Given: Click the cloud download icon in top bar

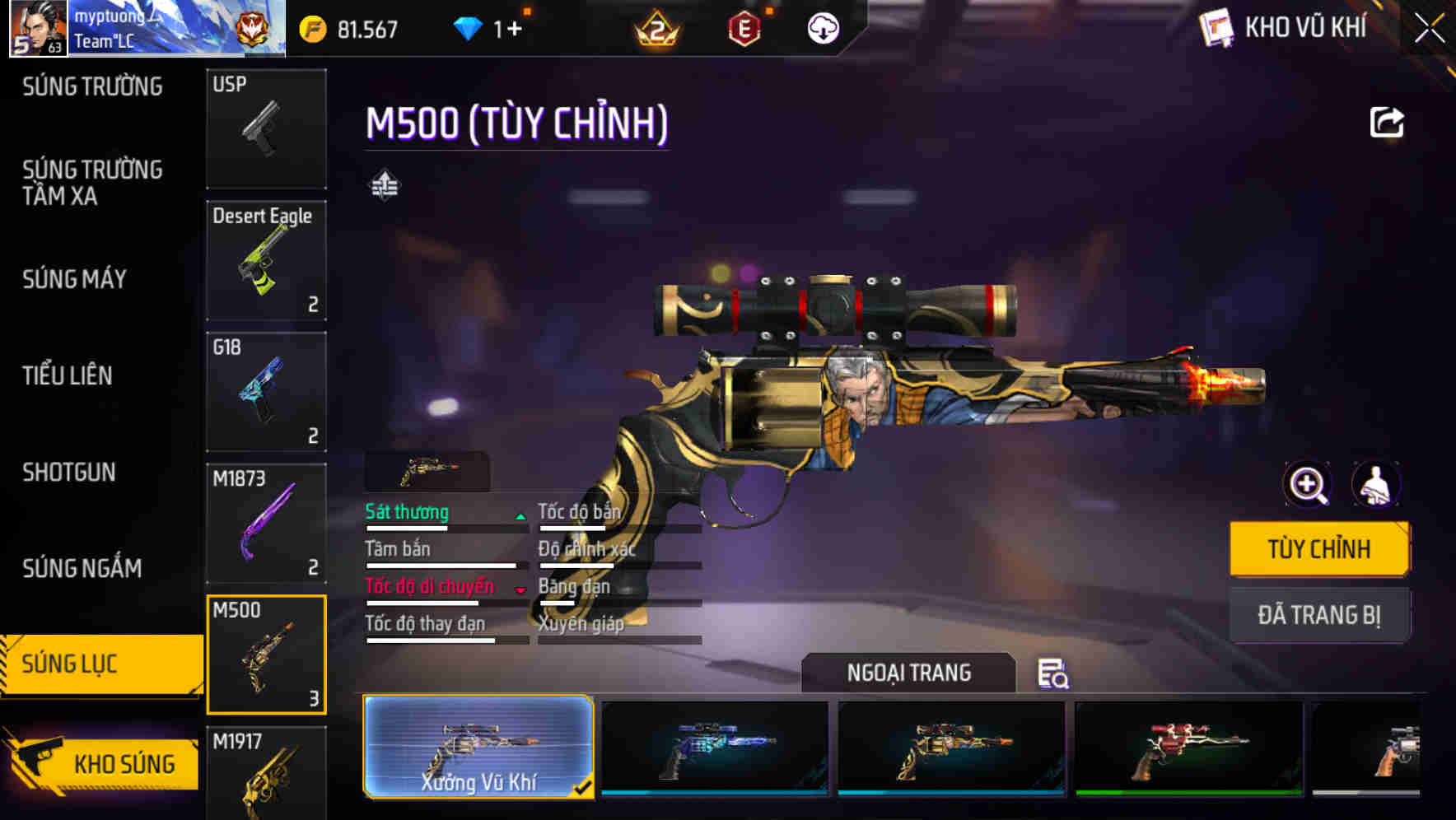Looking at the screenshot, I should (x=822, y=27).
